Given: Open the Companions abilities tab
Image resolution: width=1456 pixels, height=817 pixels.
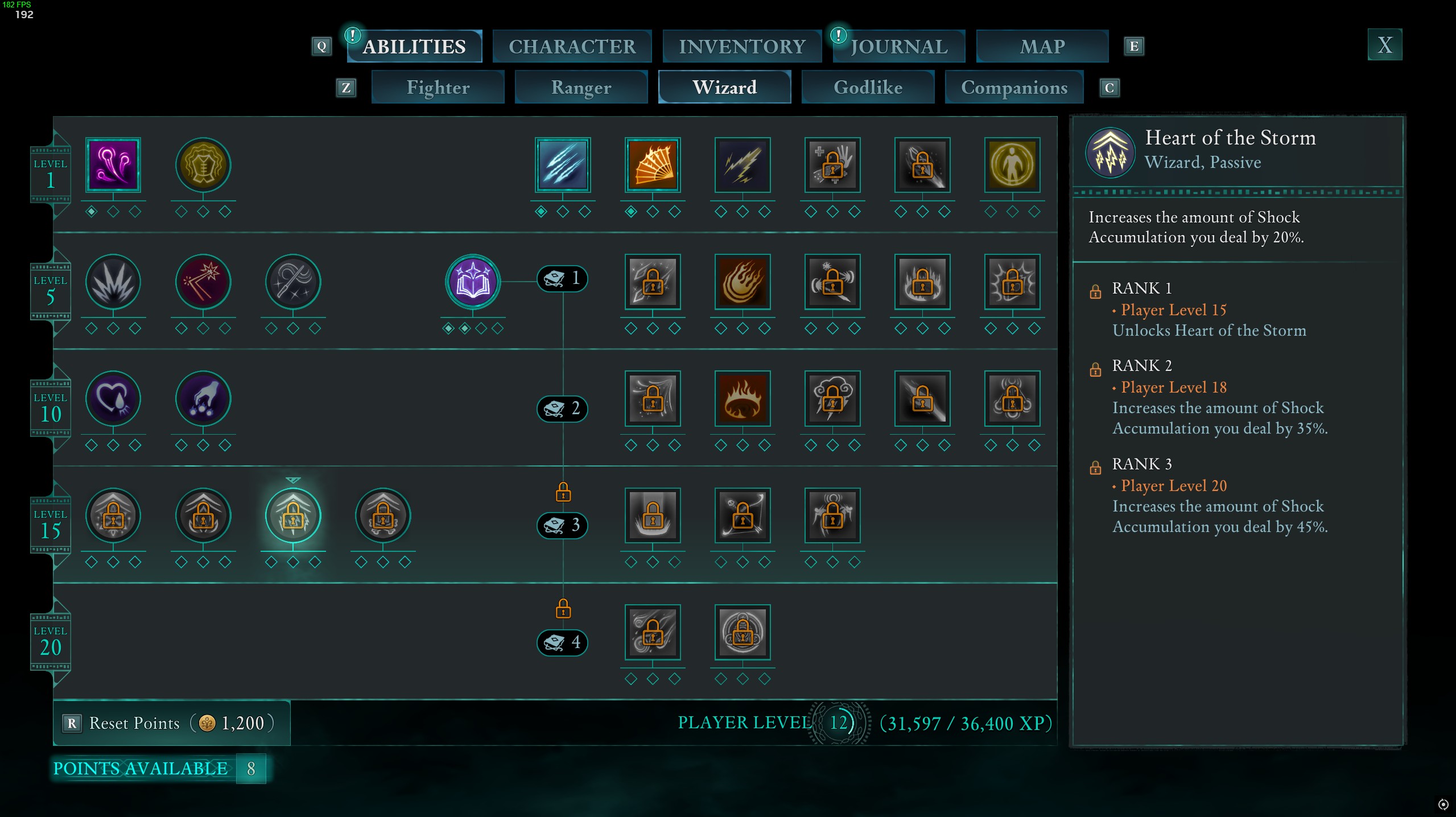Looking at the screenshot, I should [1014, 87].
